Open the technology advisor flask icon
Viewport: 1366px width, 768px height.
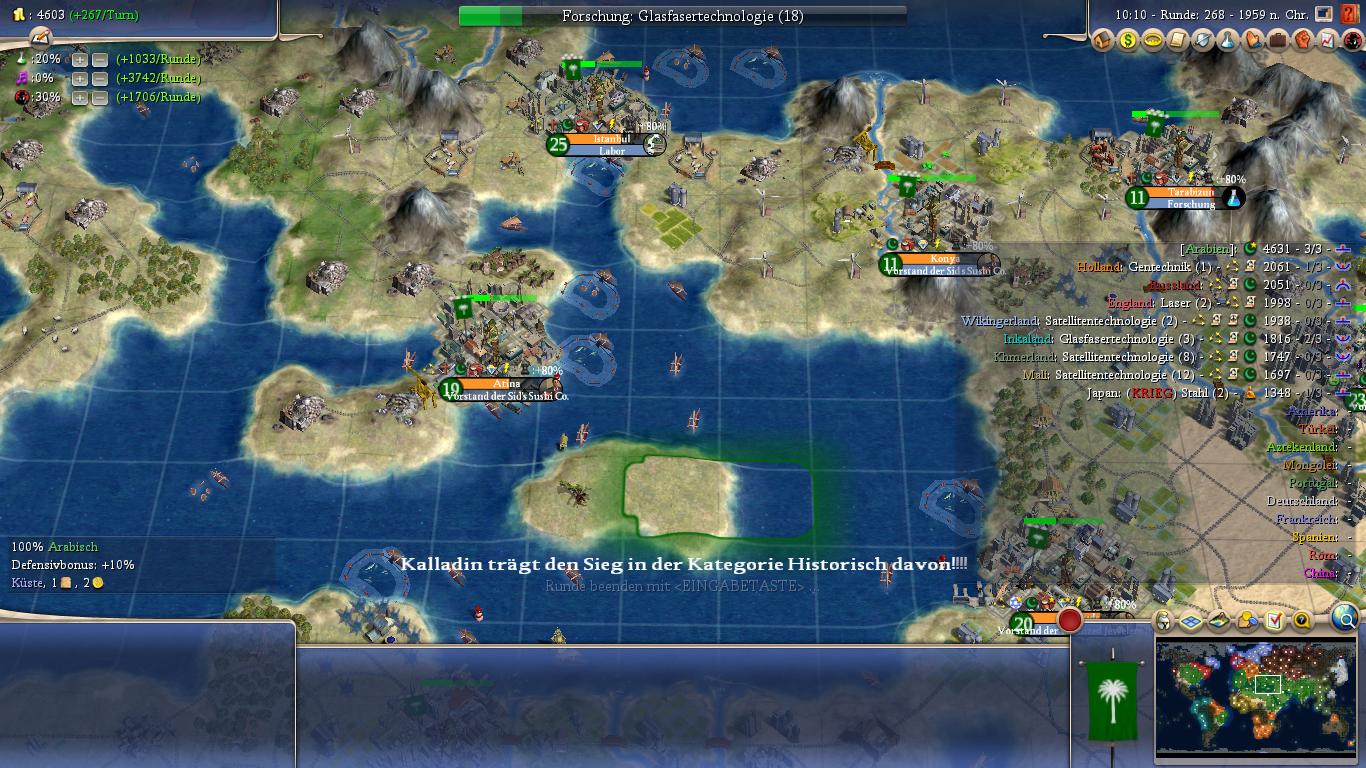(1228, 41)
